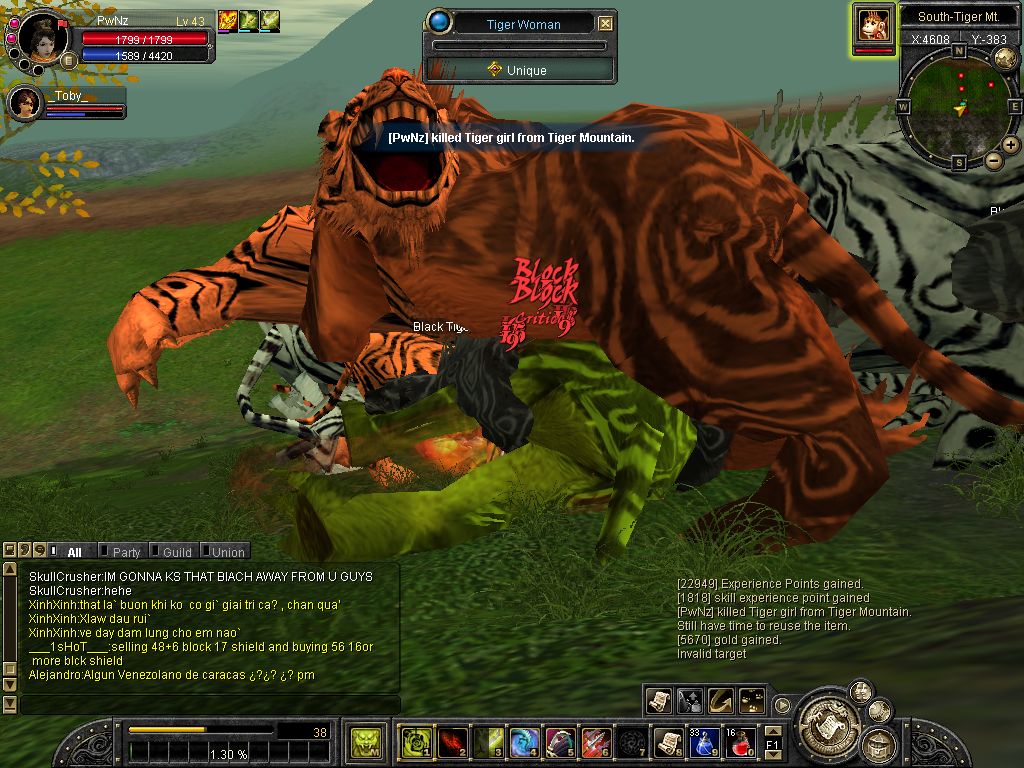Show the All chat tab
The height and width of the screenshot is (768, 1024).
[x=73, y=552]
